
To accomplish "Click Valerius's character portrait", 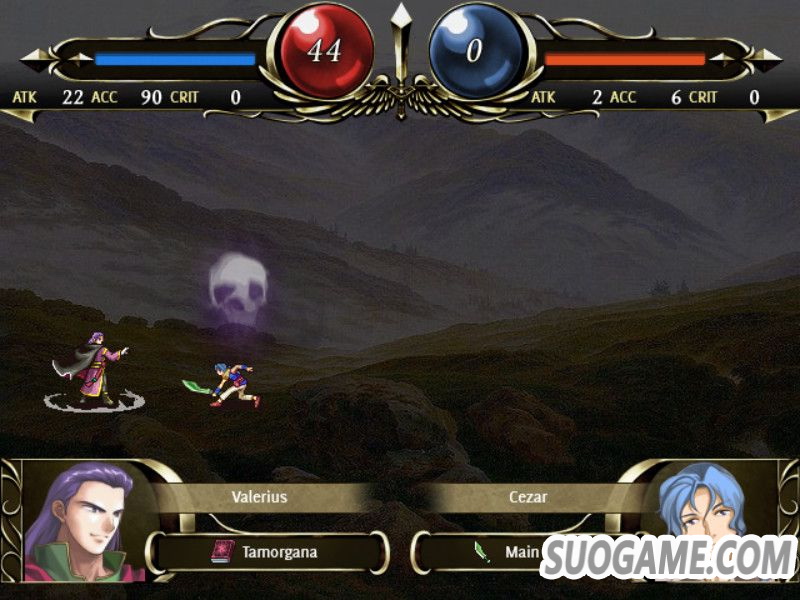I will click(78, 522).
